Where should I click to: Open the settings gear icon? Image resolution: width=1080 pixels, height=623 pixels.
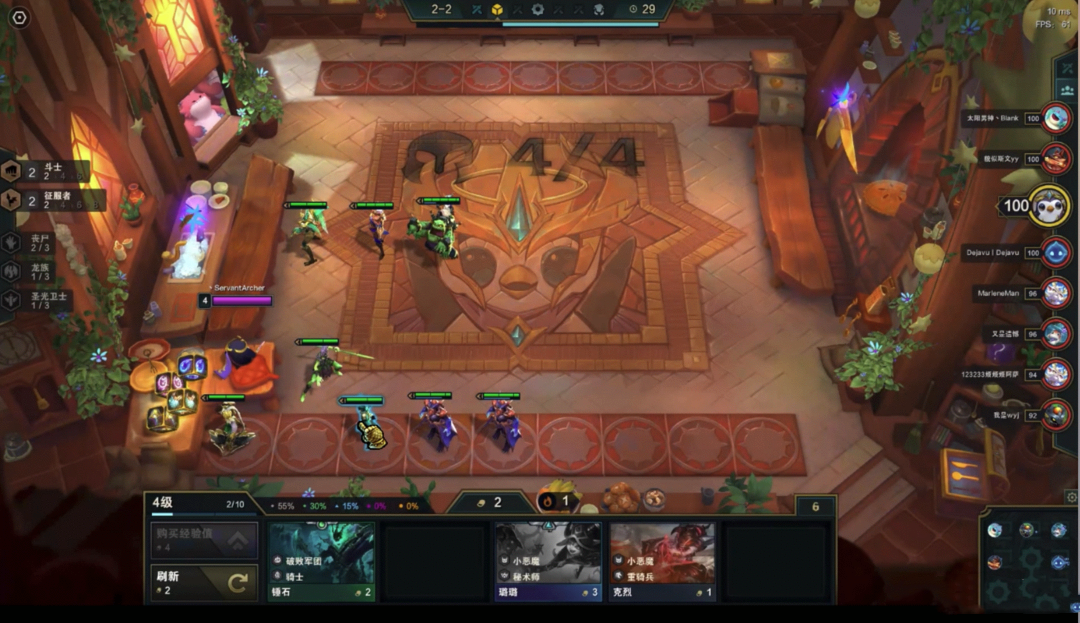coord(19,18)
